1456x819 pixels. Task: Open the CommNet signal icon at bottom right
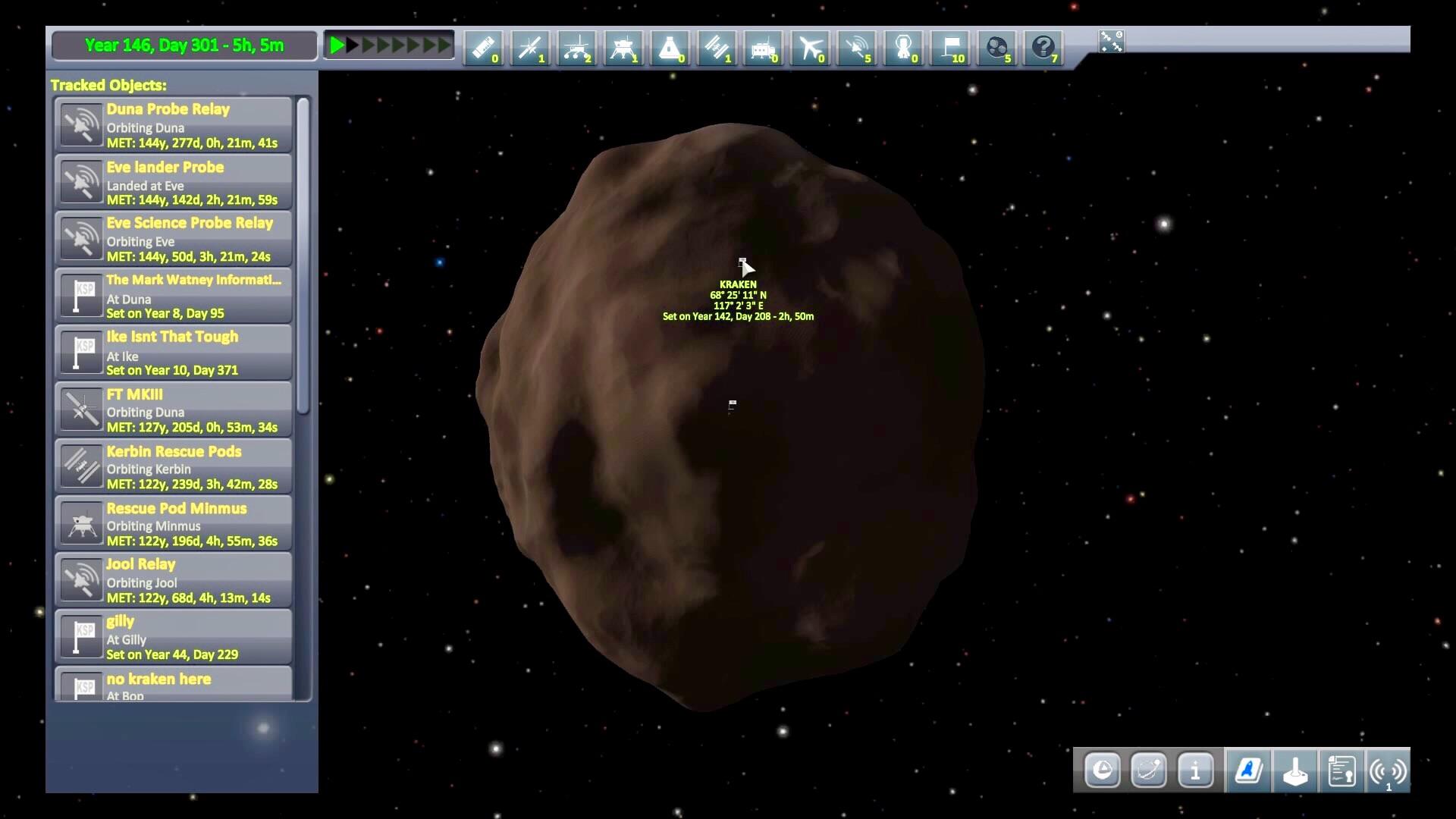[1389, 771]
